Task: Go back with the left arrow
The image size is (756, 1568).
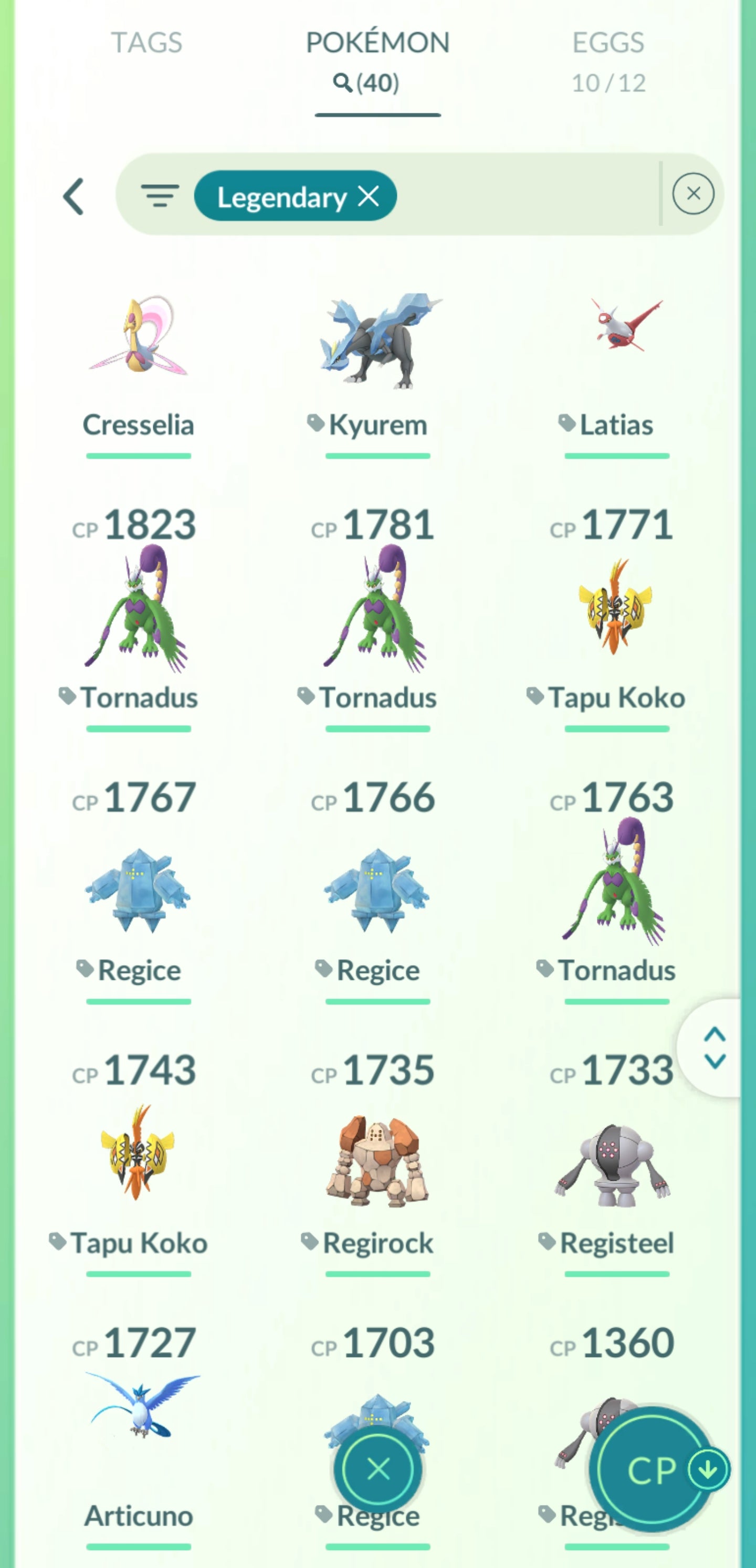Action: [x=73, y=196]
